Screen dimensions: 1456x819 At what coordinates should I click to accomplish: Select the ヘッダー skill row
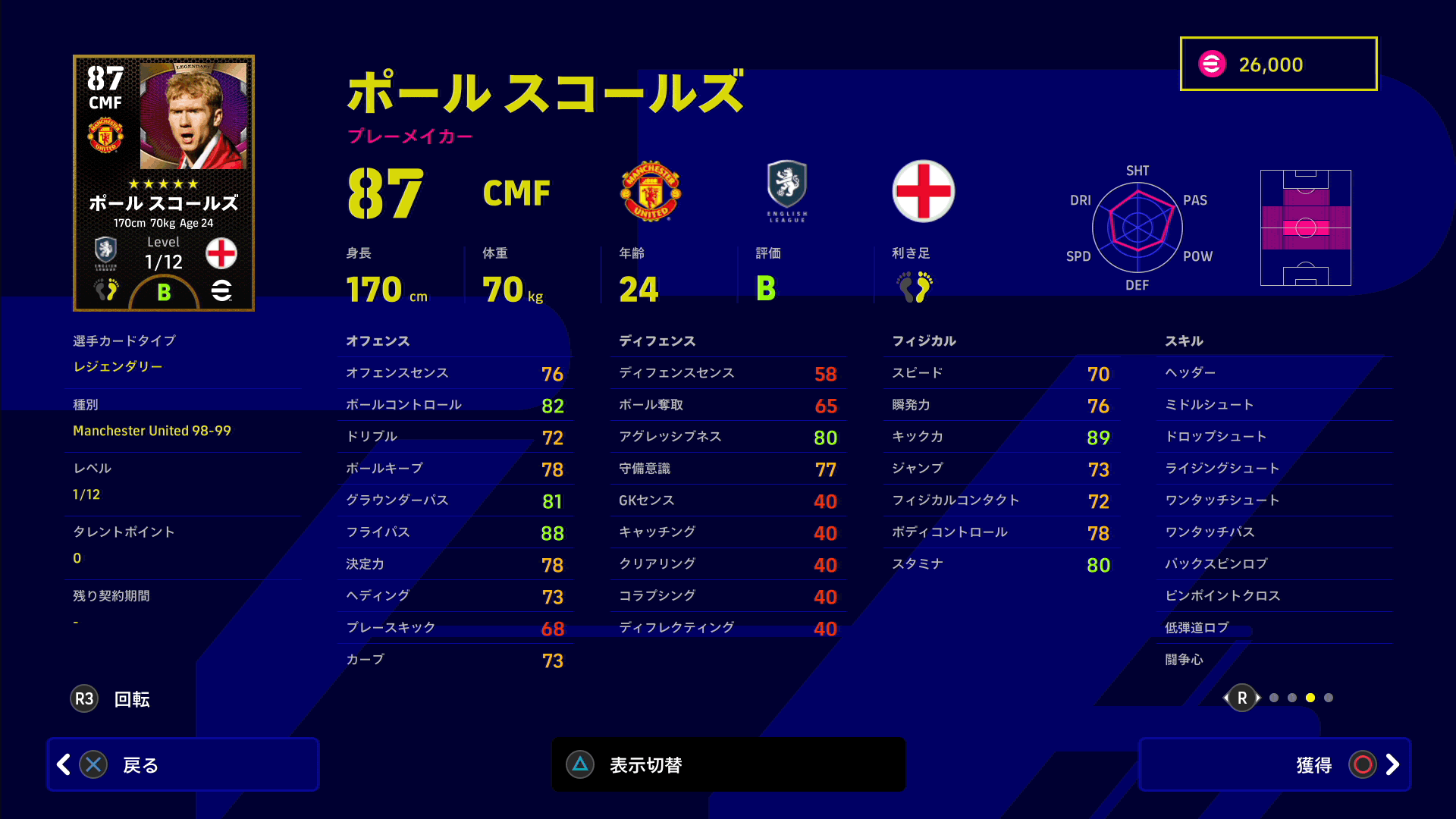tap(1274, 373)
